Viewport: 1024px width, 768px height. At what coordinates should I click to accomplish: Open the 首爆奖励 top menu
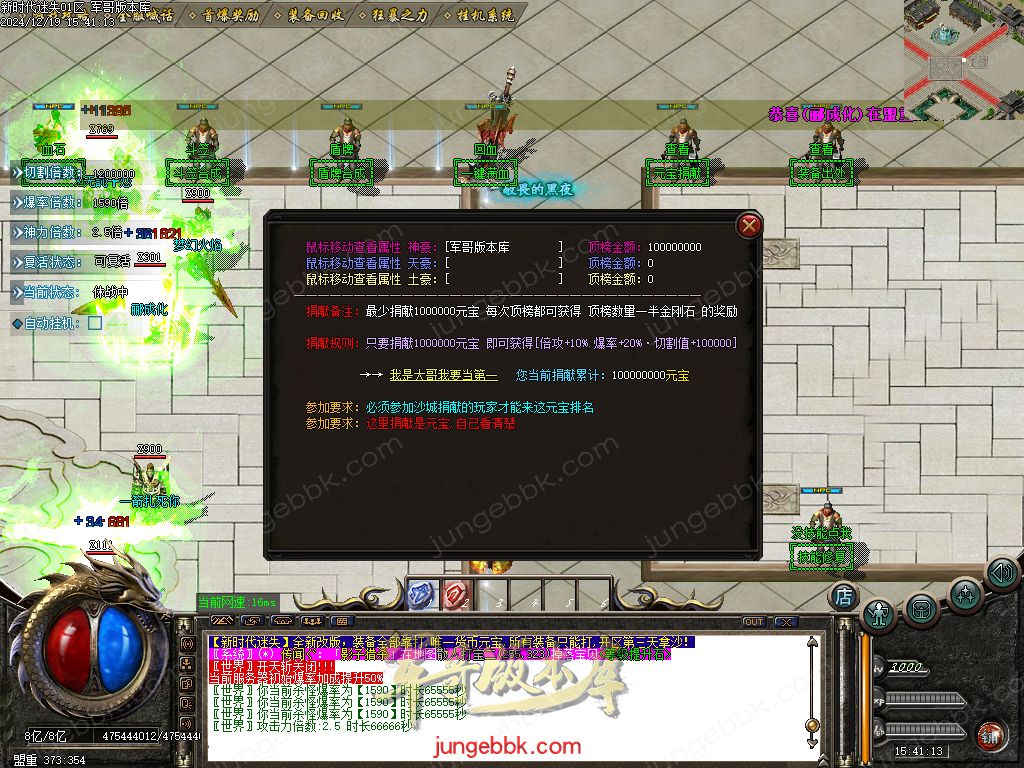pos(230,16)
